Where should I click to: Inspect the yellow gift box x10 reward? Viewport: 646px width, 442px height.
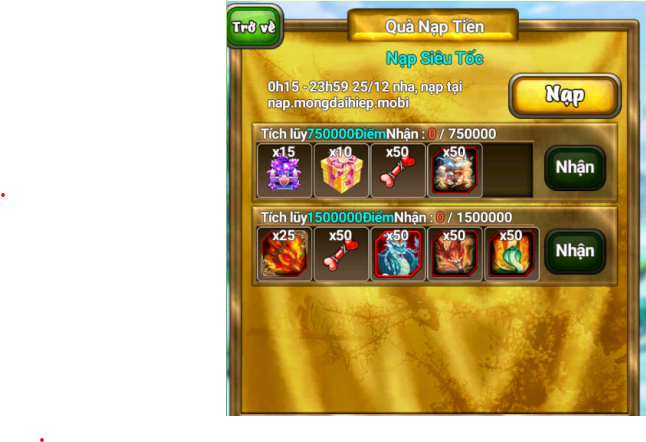pyautogui.click(x=341, y=171)
